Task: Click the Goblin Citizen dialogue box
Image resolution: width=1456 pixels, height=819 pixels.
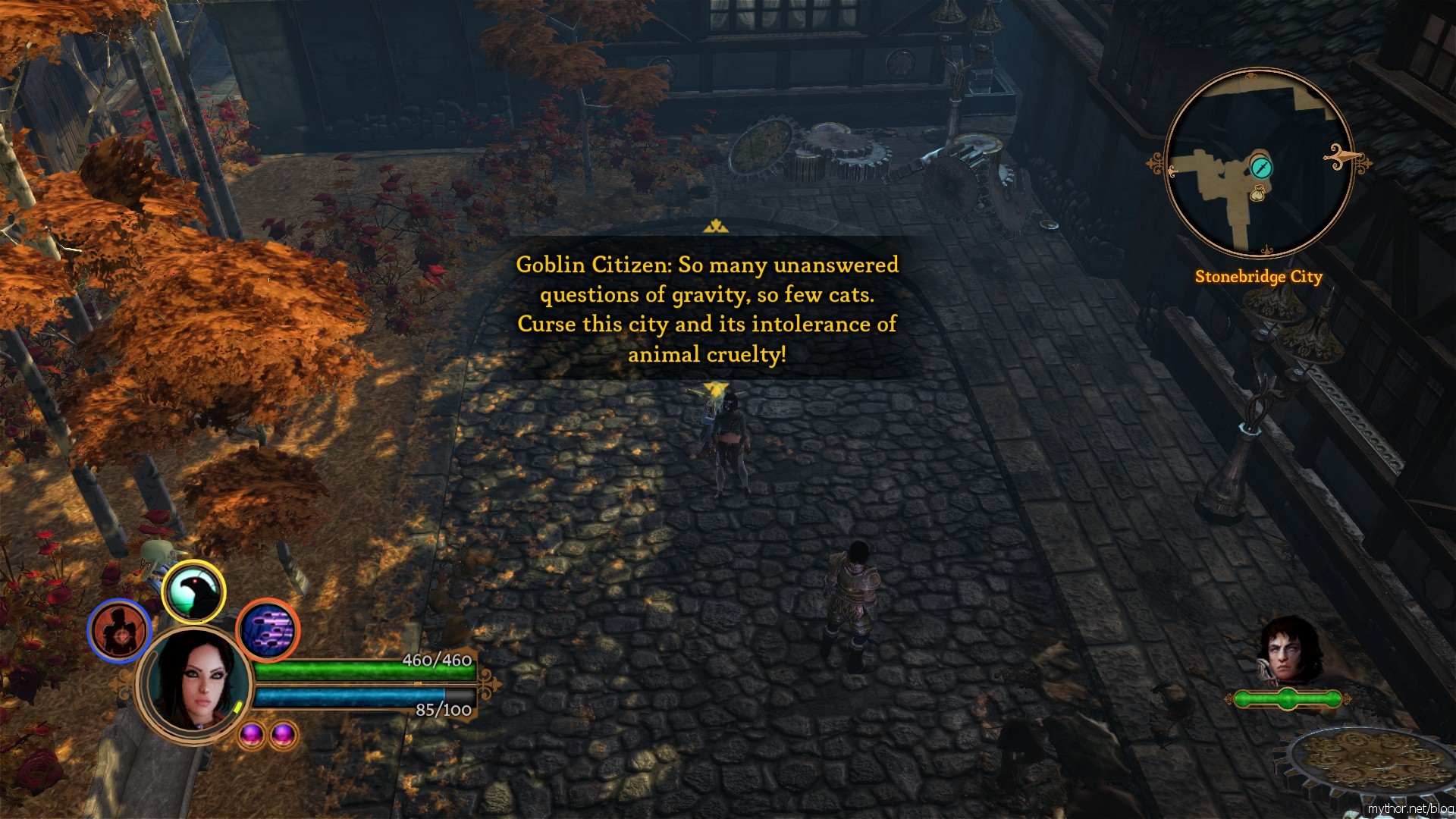Action: pyautogui.click(x=707, y=309)
